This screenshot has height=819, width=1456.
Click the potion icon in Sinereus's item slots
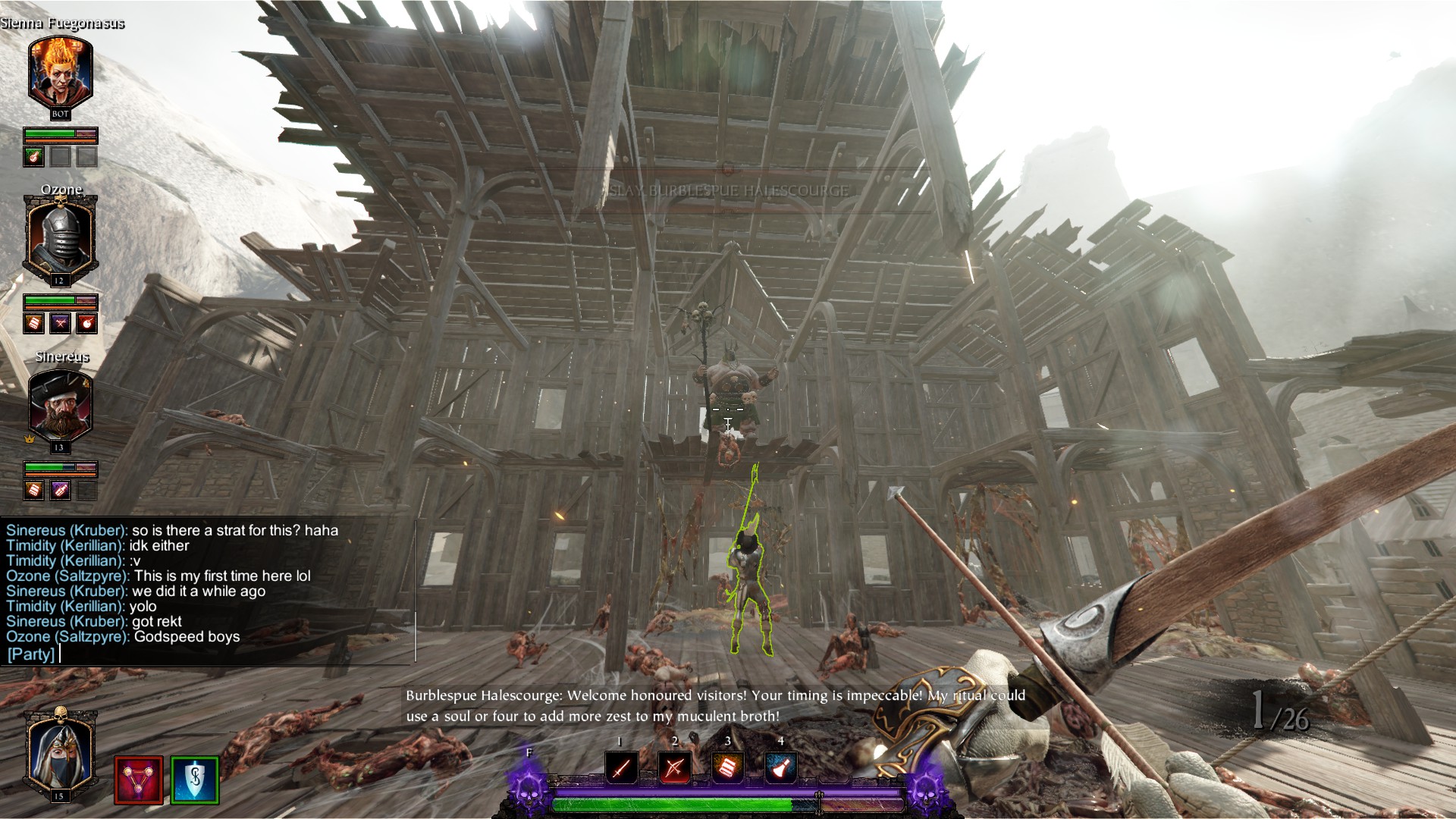[x=61, y=491]
